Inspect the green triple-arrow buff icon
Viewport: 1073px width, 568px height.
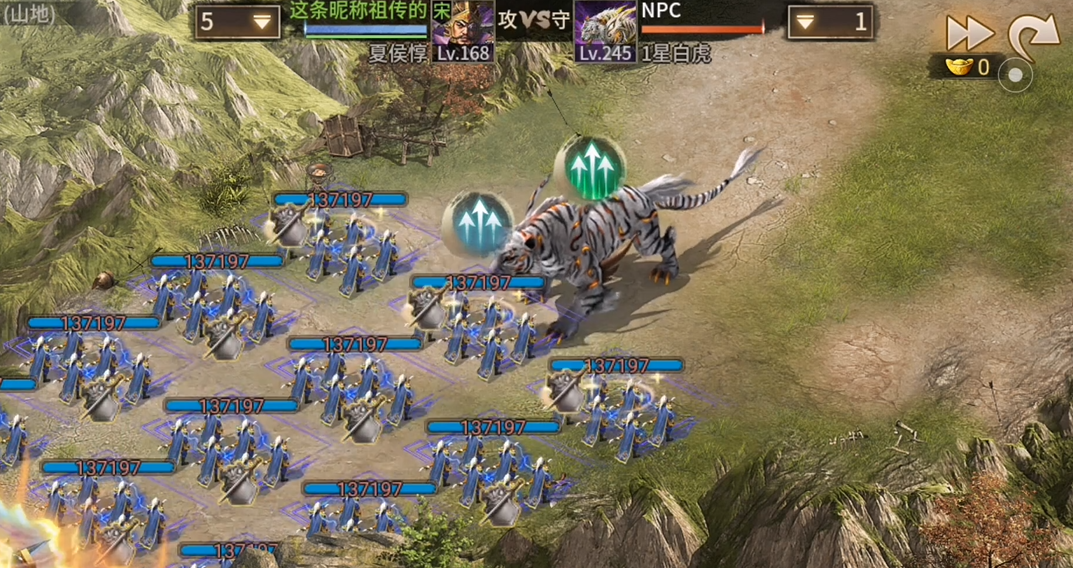click(x=590, y=166)
